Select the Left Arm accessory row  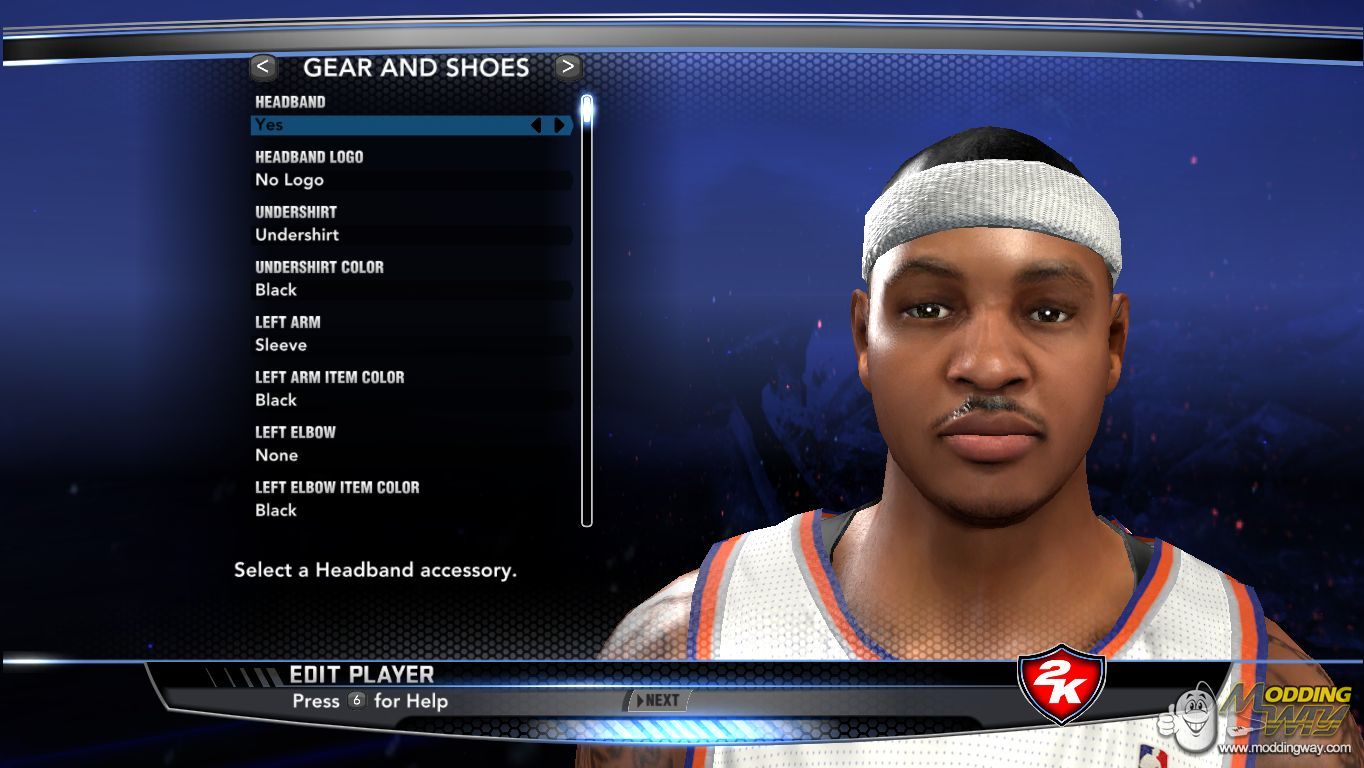pyautogui.click(x=410, y=345)
